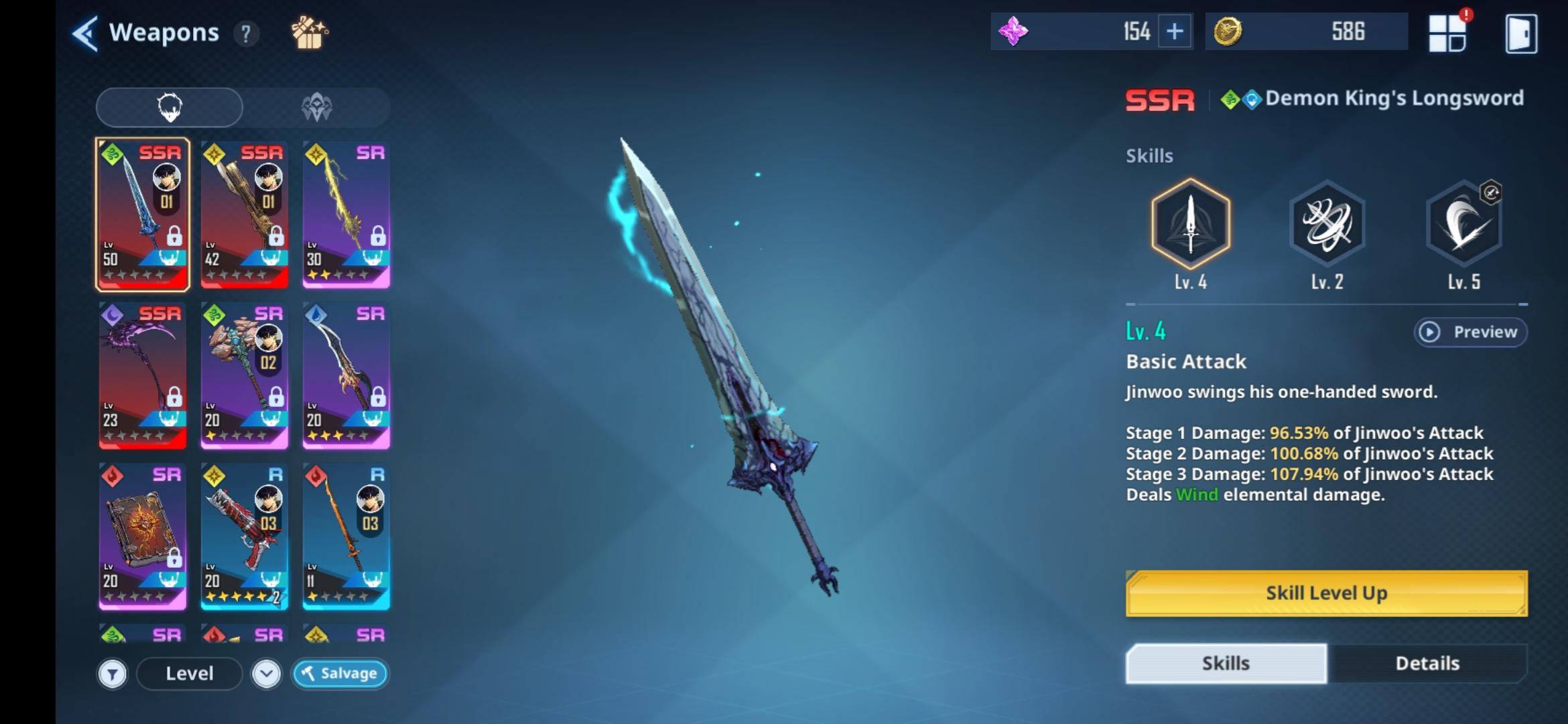Screen dimensions: 1568x724
Task: Go back from the Weapons screen
Action: [85, 33]
